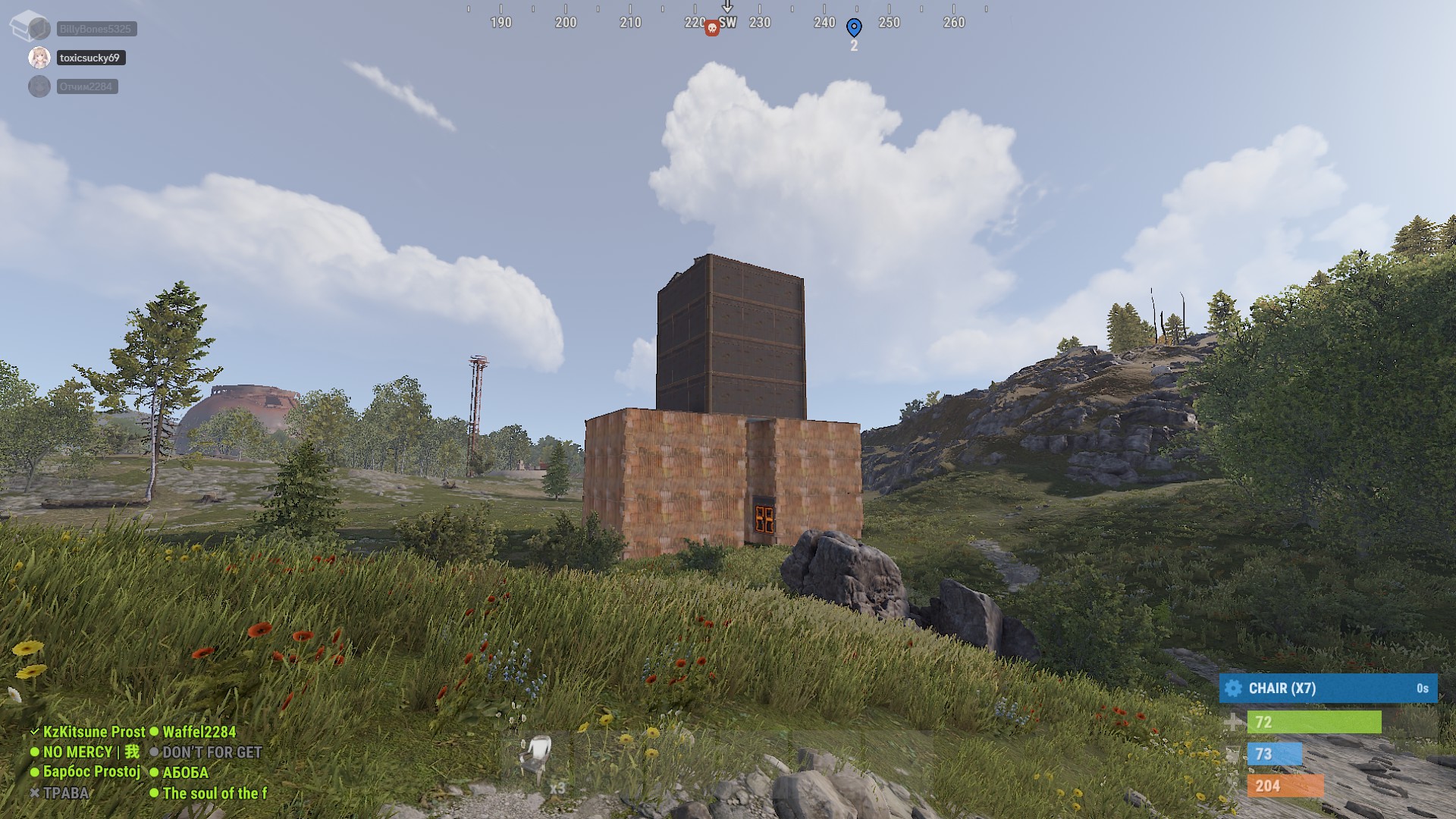Image resolution: width=1456 pixels, height=819 pixels.
Task: Select teammate BillyBones5325 in the team list
Action: [x=96, y=29]
